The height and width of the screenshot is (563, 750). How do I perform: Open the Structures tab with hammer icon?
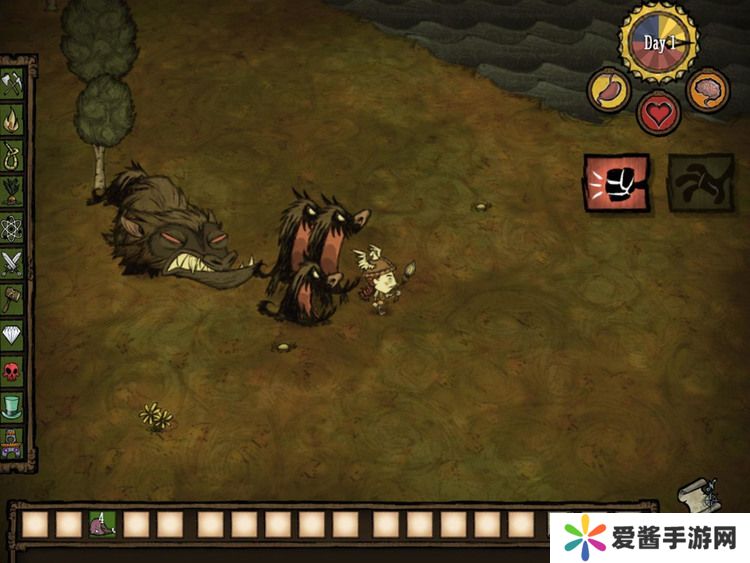tap(13, 298)
